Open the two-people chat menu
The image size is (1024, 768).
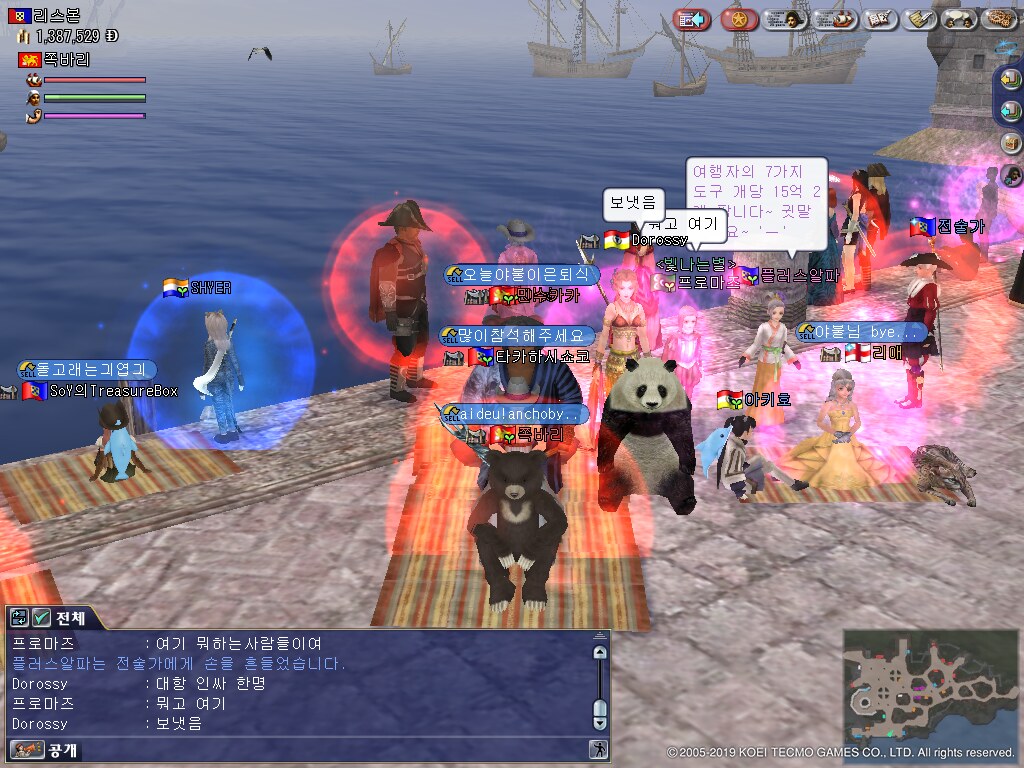[960, 19]
